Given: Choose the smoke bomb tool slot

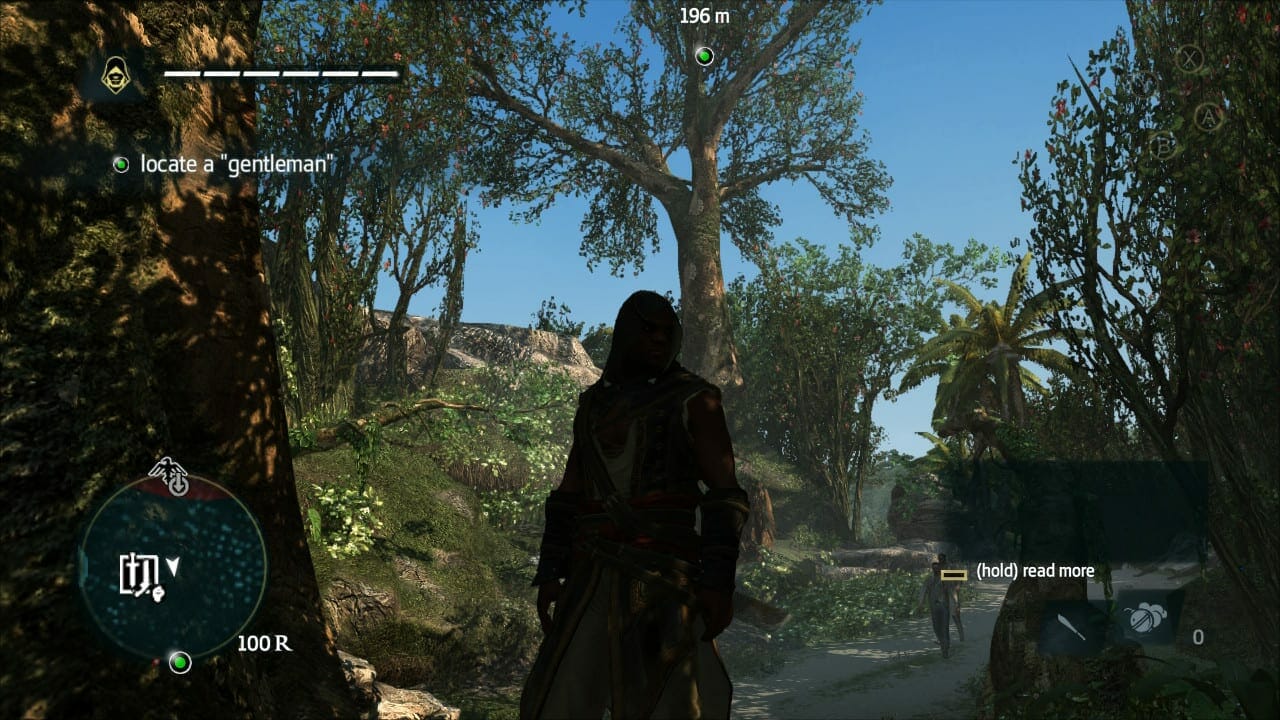Looking at the screenshot, I should [x=1140, y=619].
